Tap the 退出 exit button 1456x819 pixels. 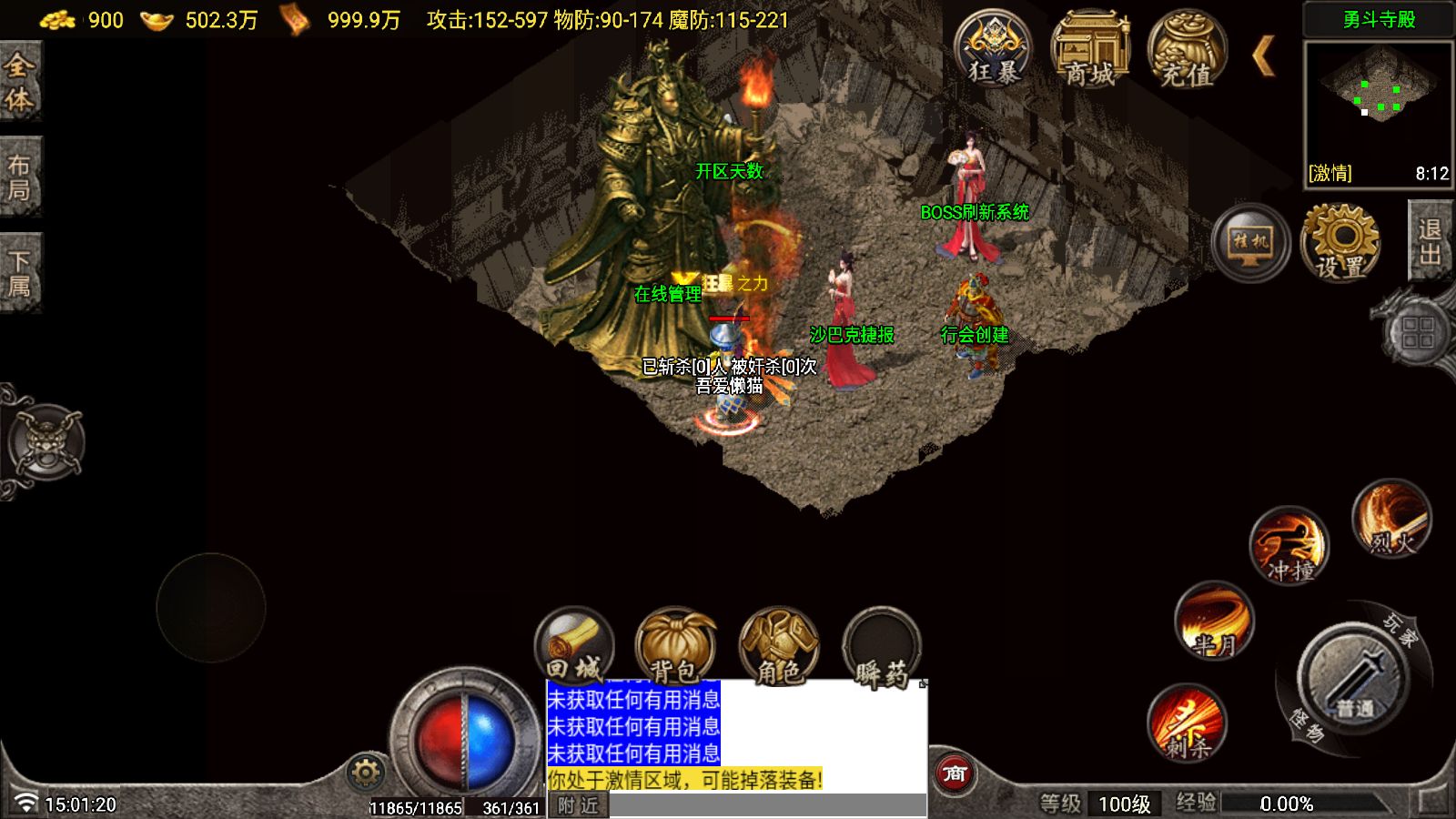1430,240
